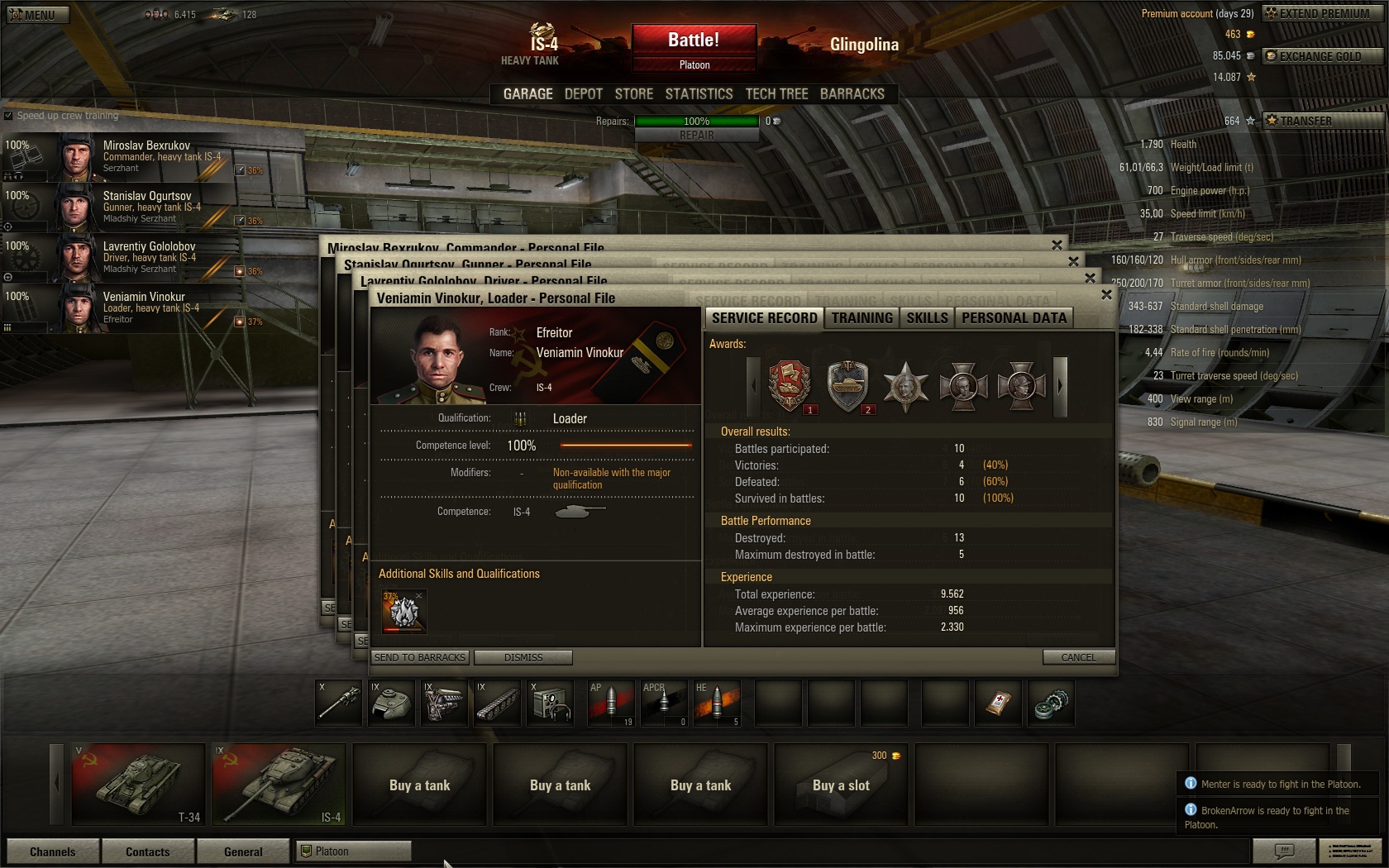This screenshot has height=868, width=1389.
Task: Dismiss this crew member
Action: (x=523, y=658)
